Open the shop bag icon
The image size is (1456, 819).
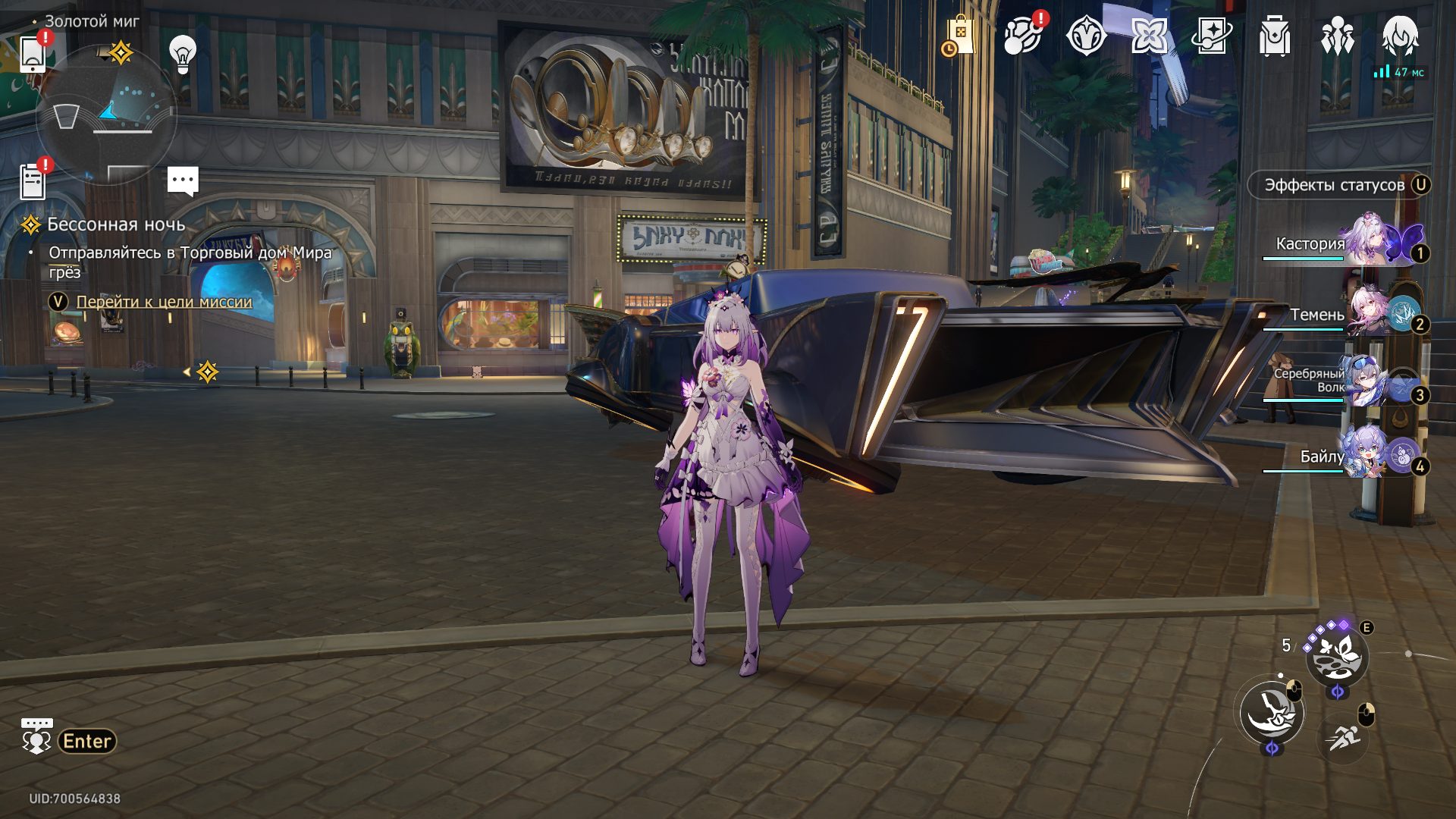(x=959, y=36)
